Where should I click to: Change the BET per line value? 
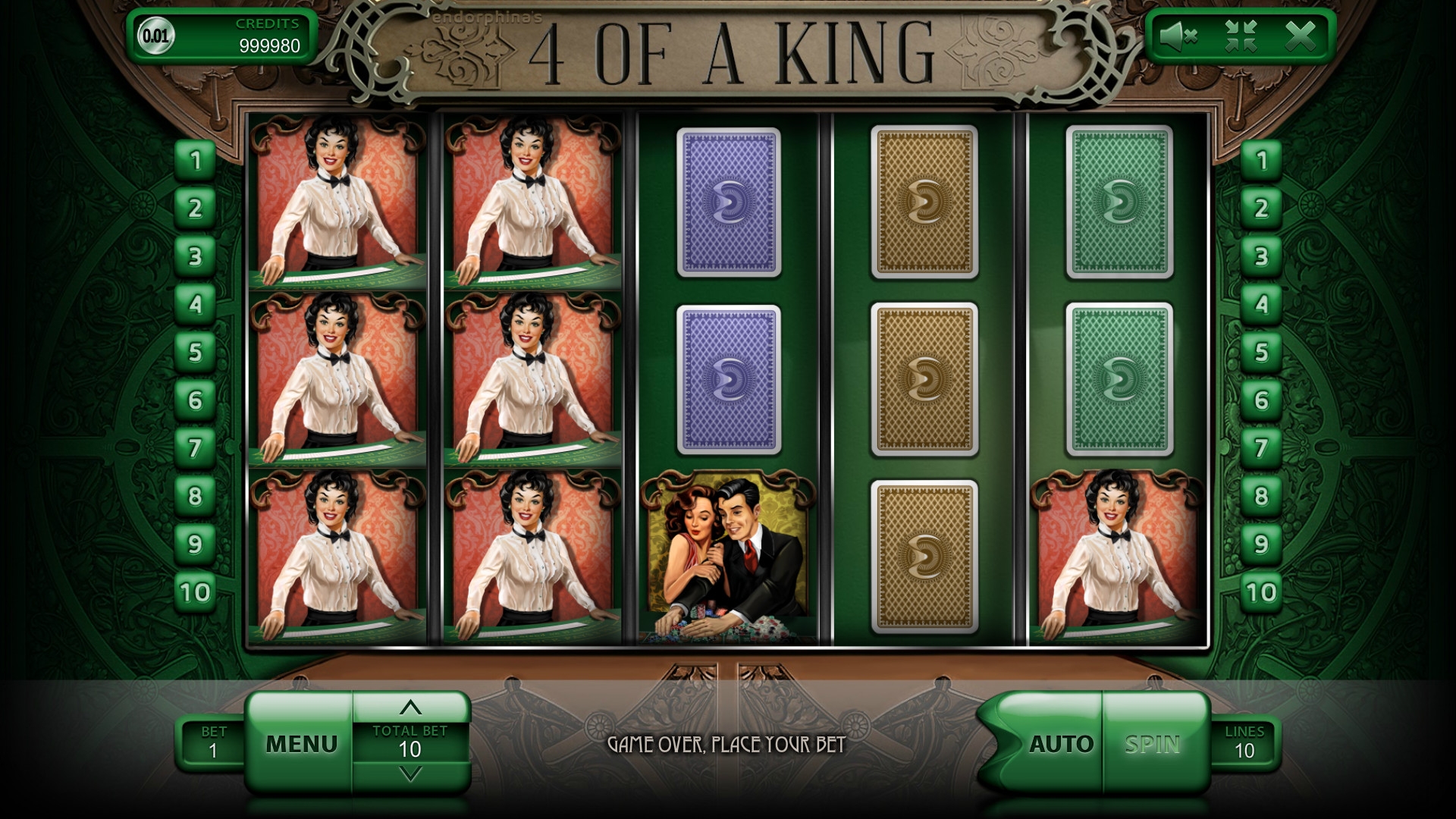(213, 742)
